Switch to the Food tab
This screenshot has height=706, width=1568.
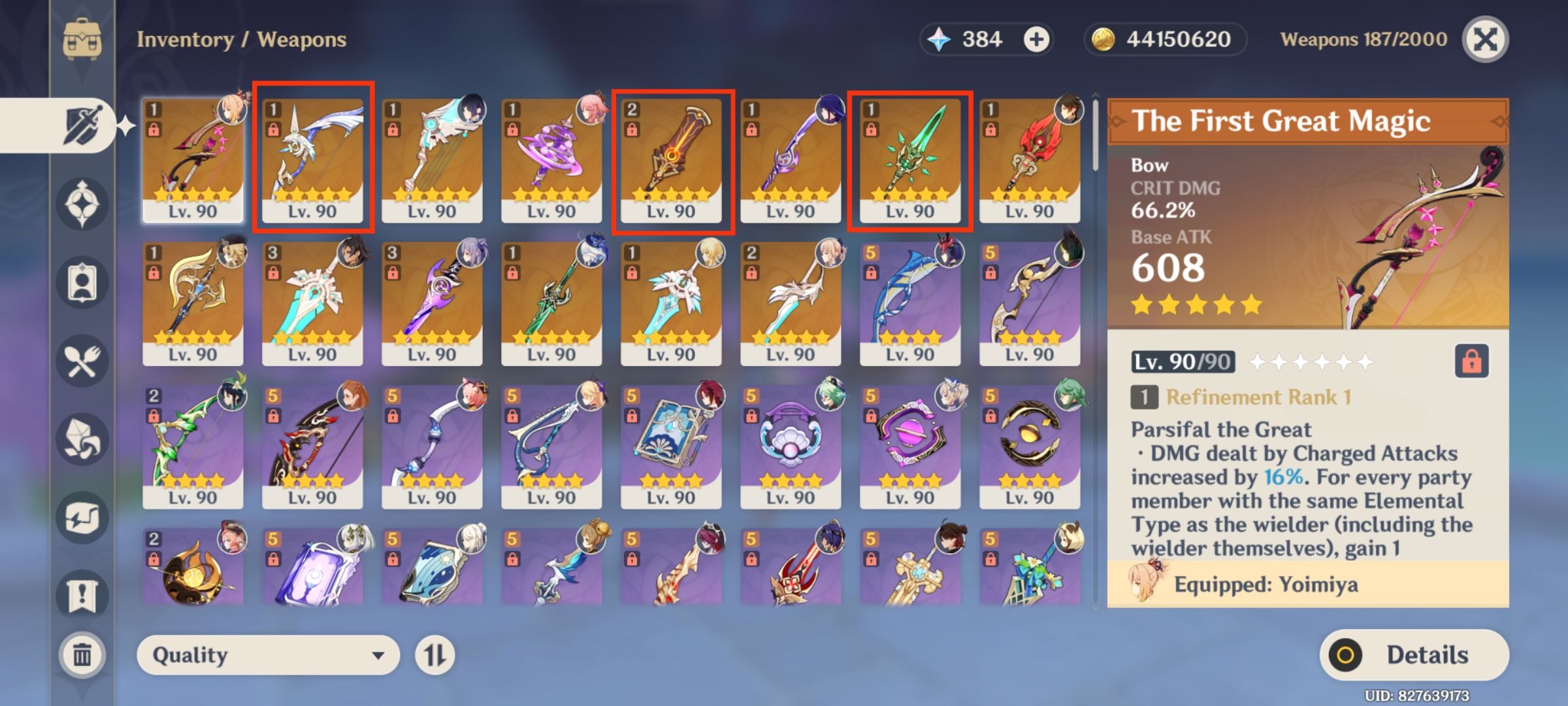click(x=82, y=360)
